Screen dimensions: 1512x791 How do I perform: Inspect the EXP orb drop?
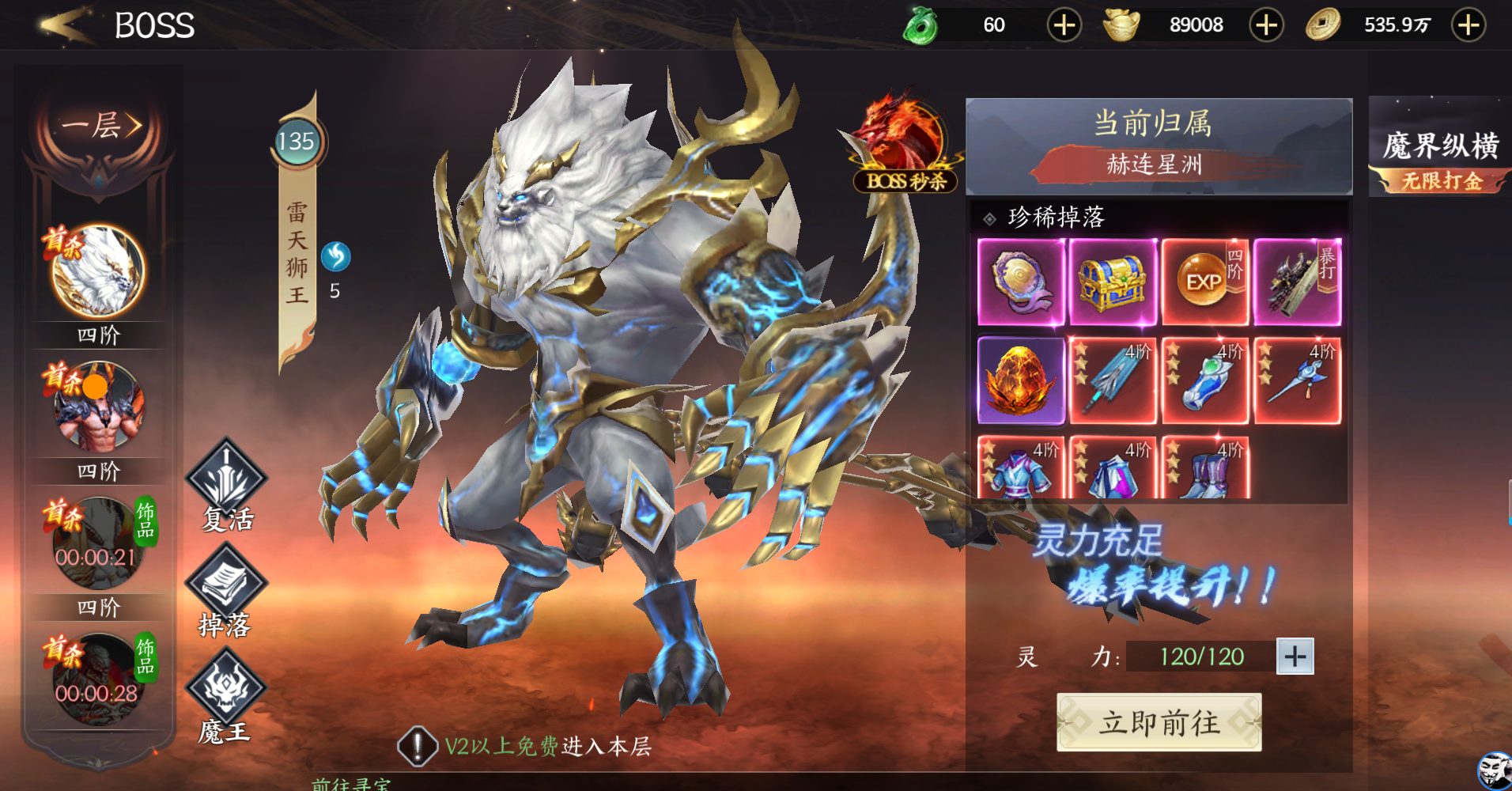tap(1204, 282)
